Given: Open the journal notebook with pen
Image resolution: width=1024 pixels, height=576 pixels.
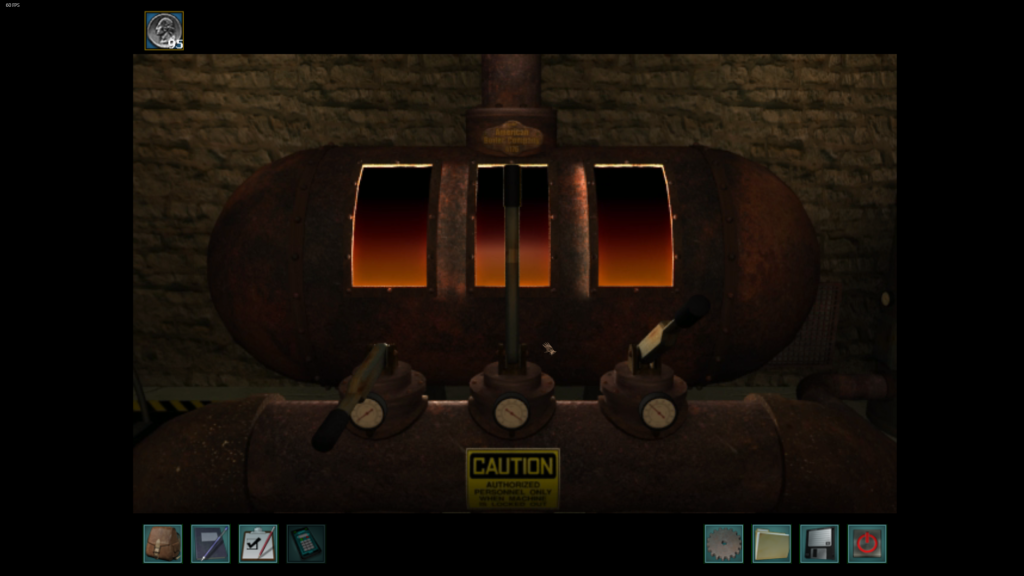Looking at the screenshot, I should click(x=210, y=543).
